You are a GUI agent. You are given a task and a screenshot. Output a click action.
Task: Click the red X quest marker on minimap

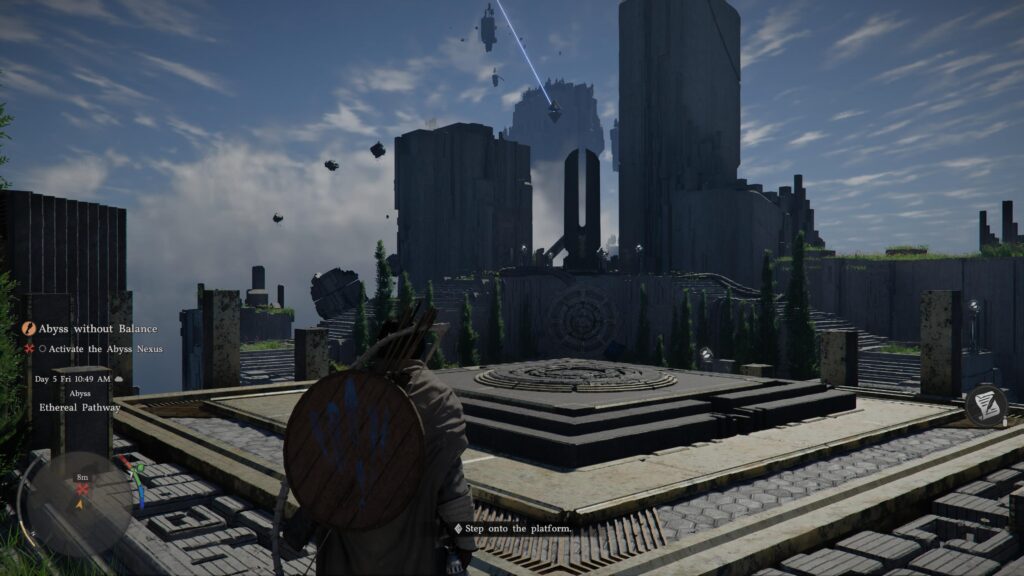coord(82,490)
